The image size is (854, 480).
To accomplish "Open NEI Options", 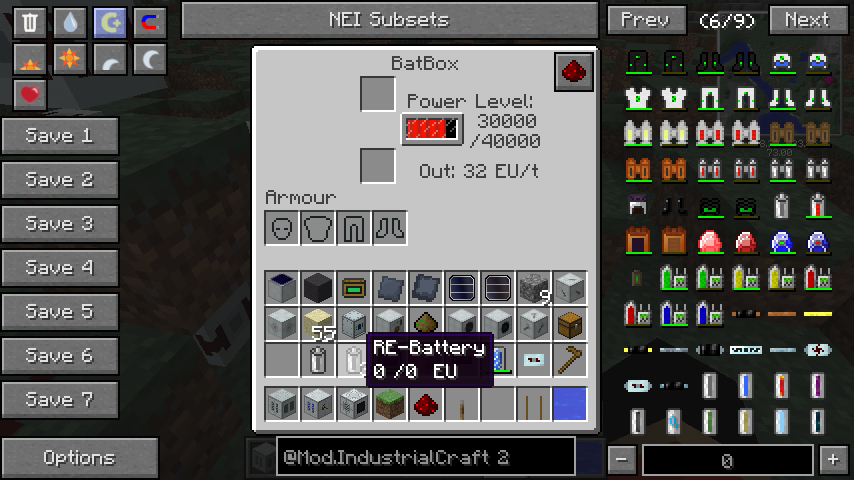I will (79, 458).
